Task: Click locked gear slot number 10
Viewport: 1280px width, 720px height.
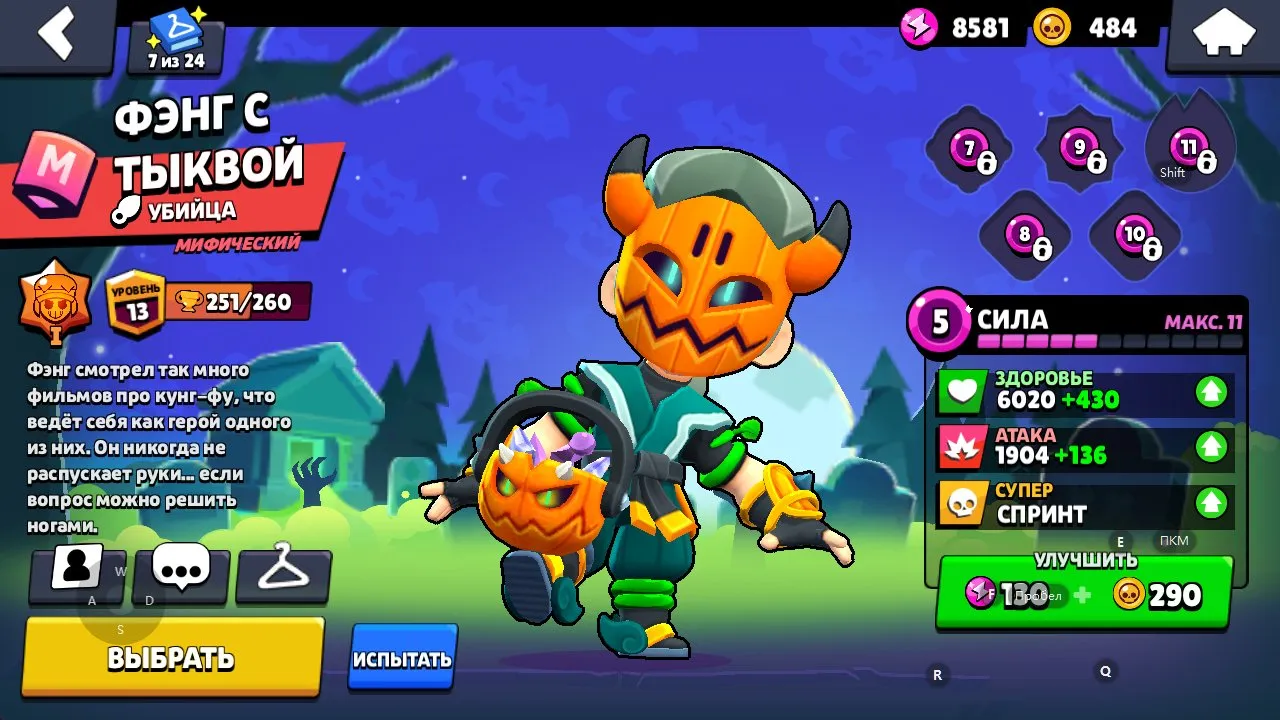Action: pyautogui.click(x=1135, y=236)
